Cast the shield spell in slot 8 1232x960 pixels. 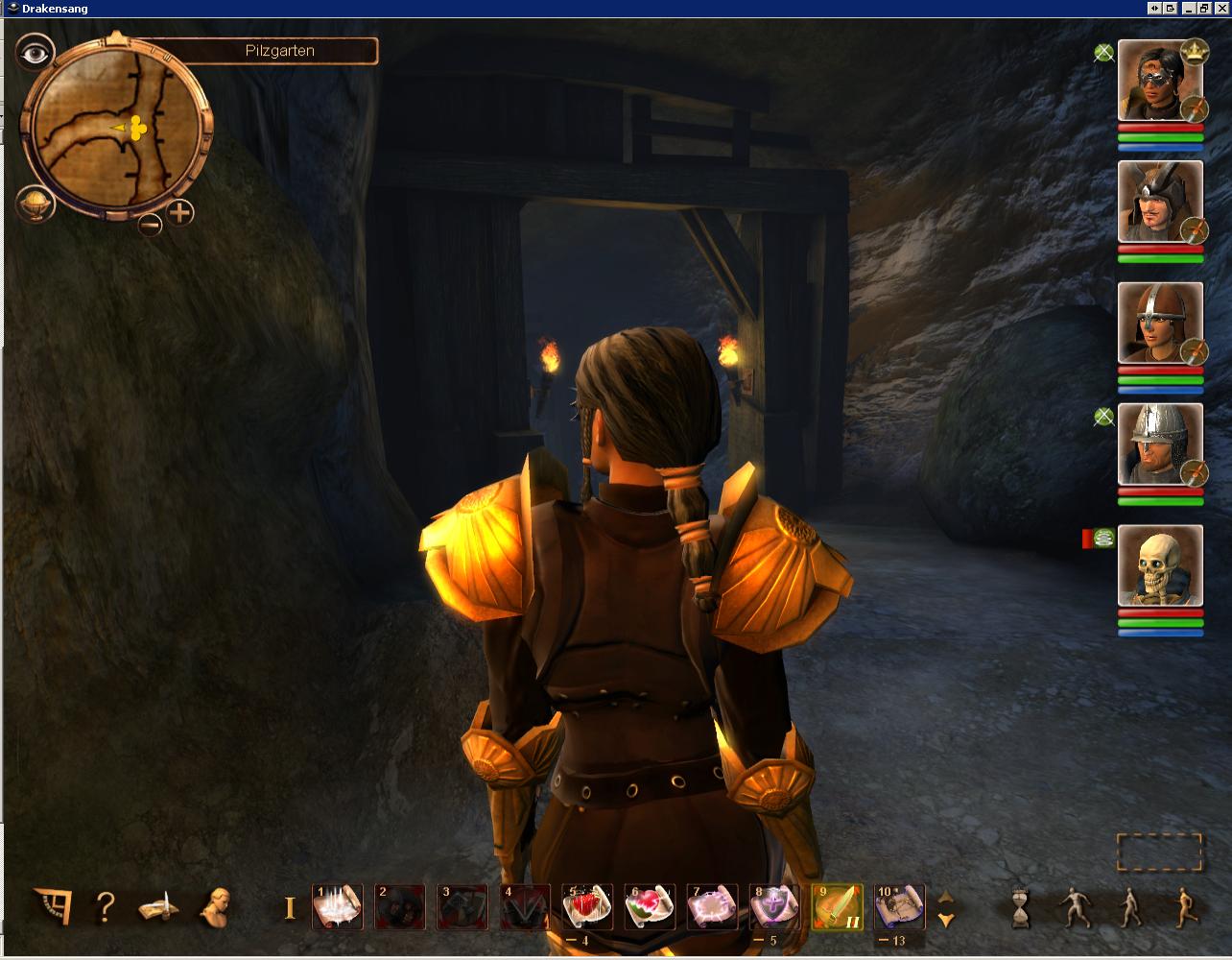(x=774, y=907)
